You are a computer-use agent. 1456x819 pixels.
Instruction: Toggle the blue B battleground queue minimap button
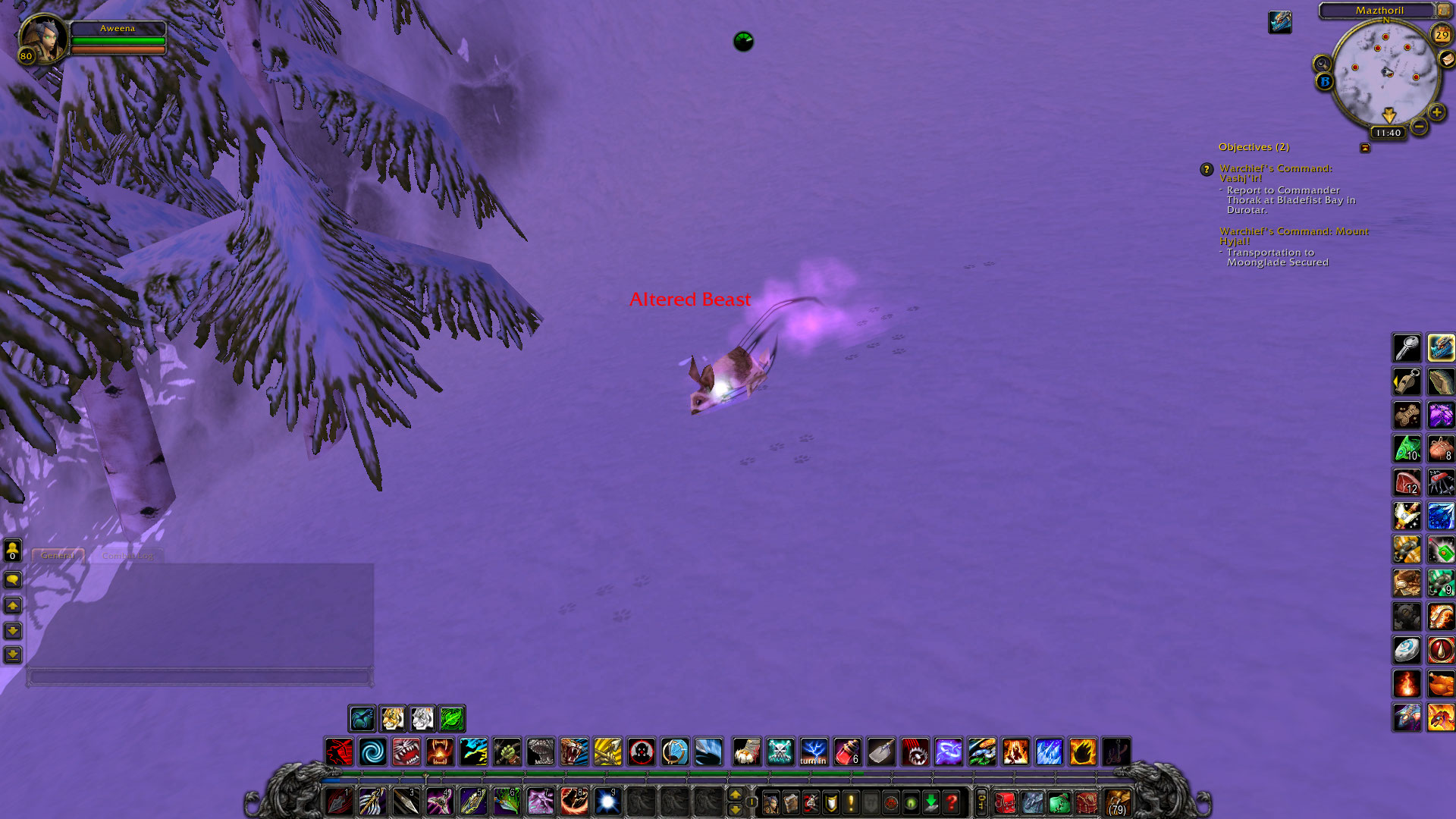(1326, 80)
